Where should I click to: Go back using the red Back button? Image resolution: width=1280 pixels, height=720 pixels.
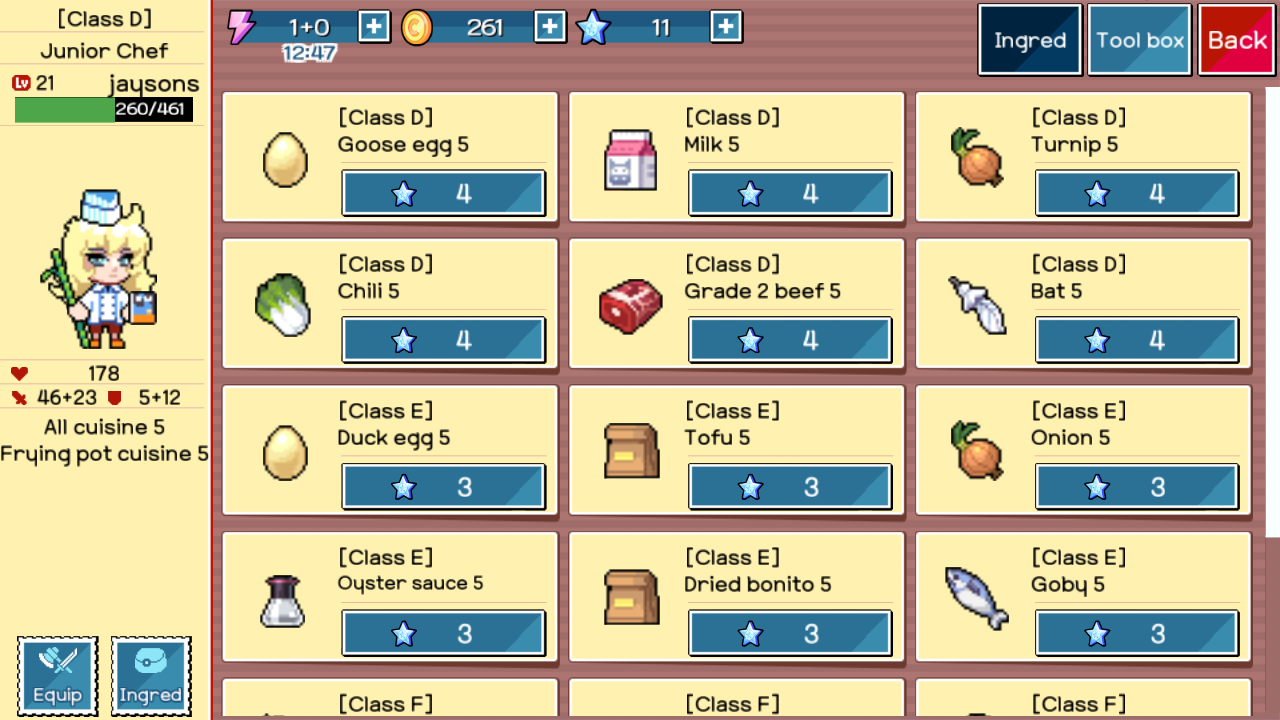coord(1237,40)
